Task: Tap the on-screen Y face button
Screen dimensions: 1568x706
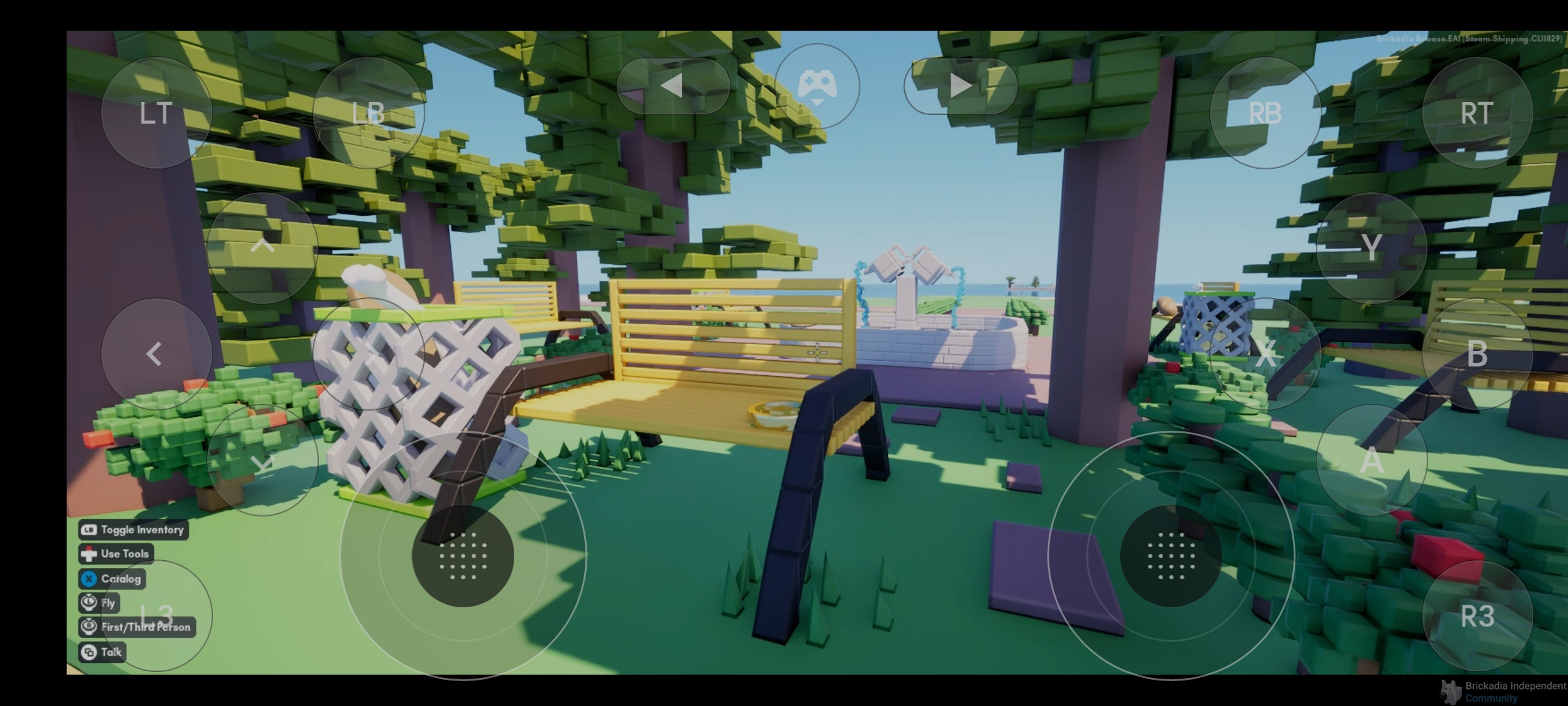Action: click(x=1371, y=248)
